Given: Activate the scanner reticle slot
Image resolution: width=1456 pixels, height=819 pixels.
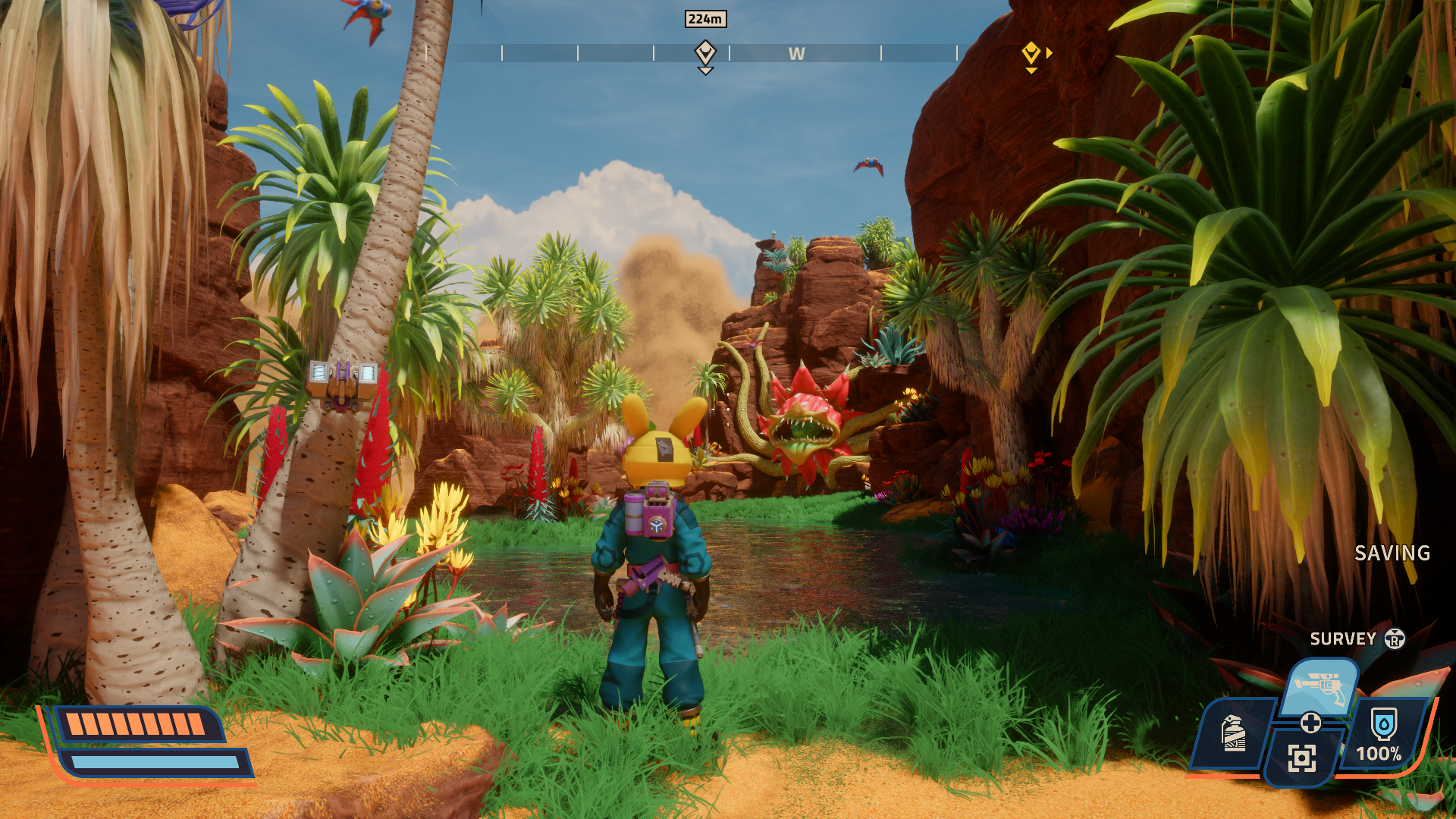Looking at the screenshot, I should [1301, 758].
